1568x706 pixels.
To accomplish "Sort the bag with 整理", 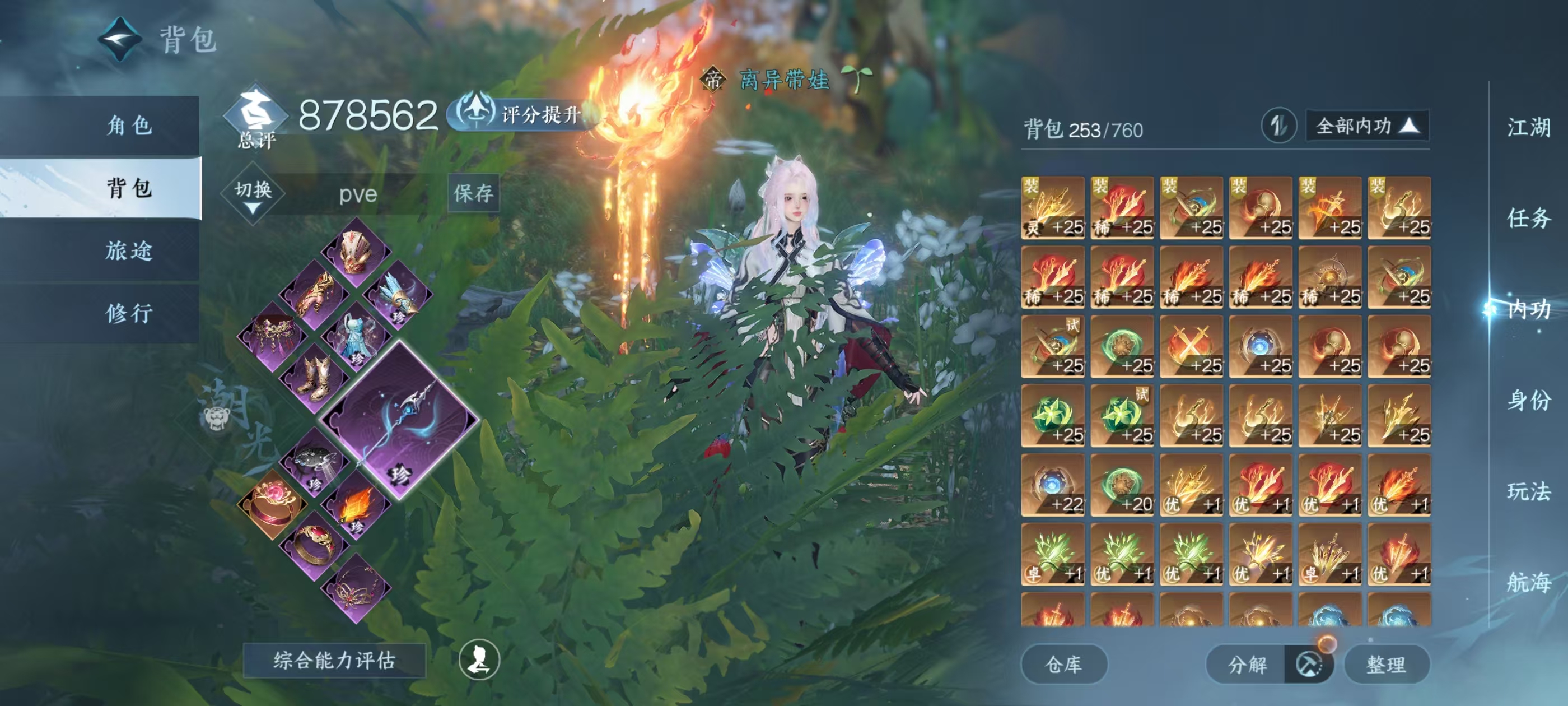I will [x=1385, y=664].
